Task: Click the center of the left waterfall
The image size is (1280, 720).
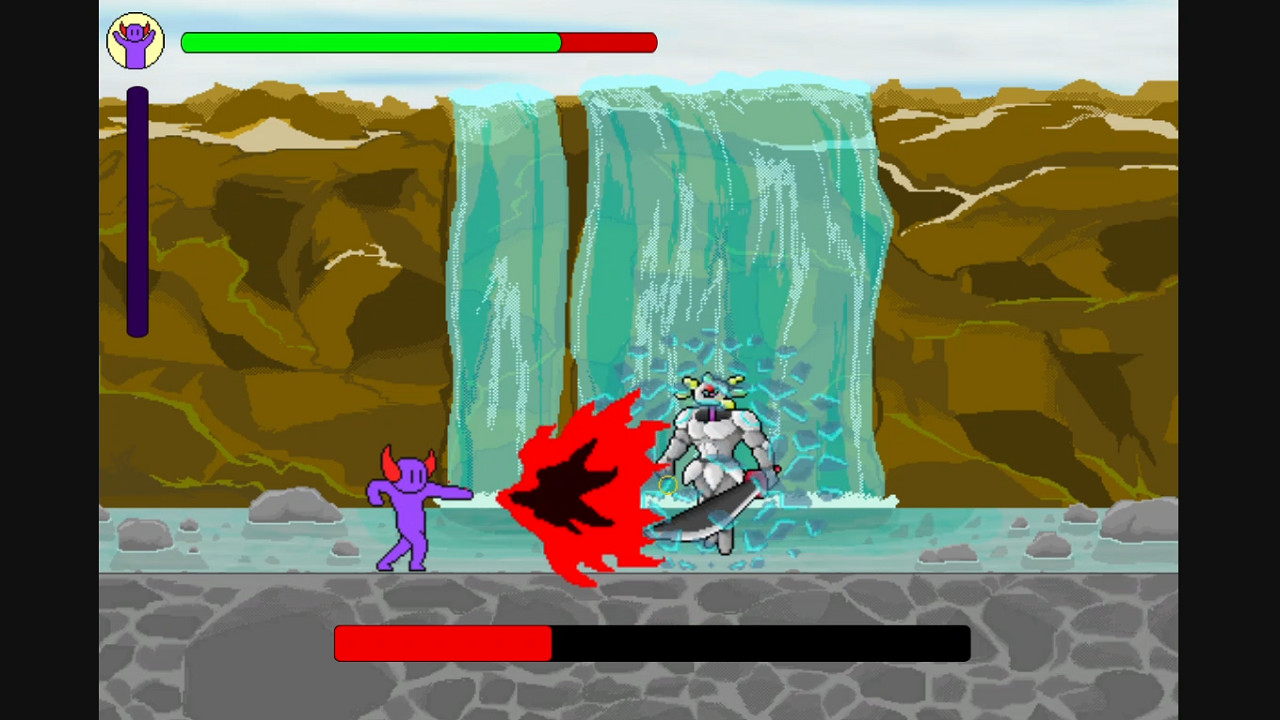Action: (505, 280)
